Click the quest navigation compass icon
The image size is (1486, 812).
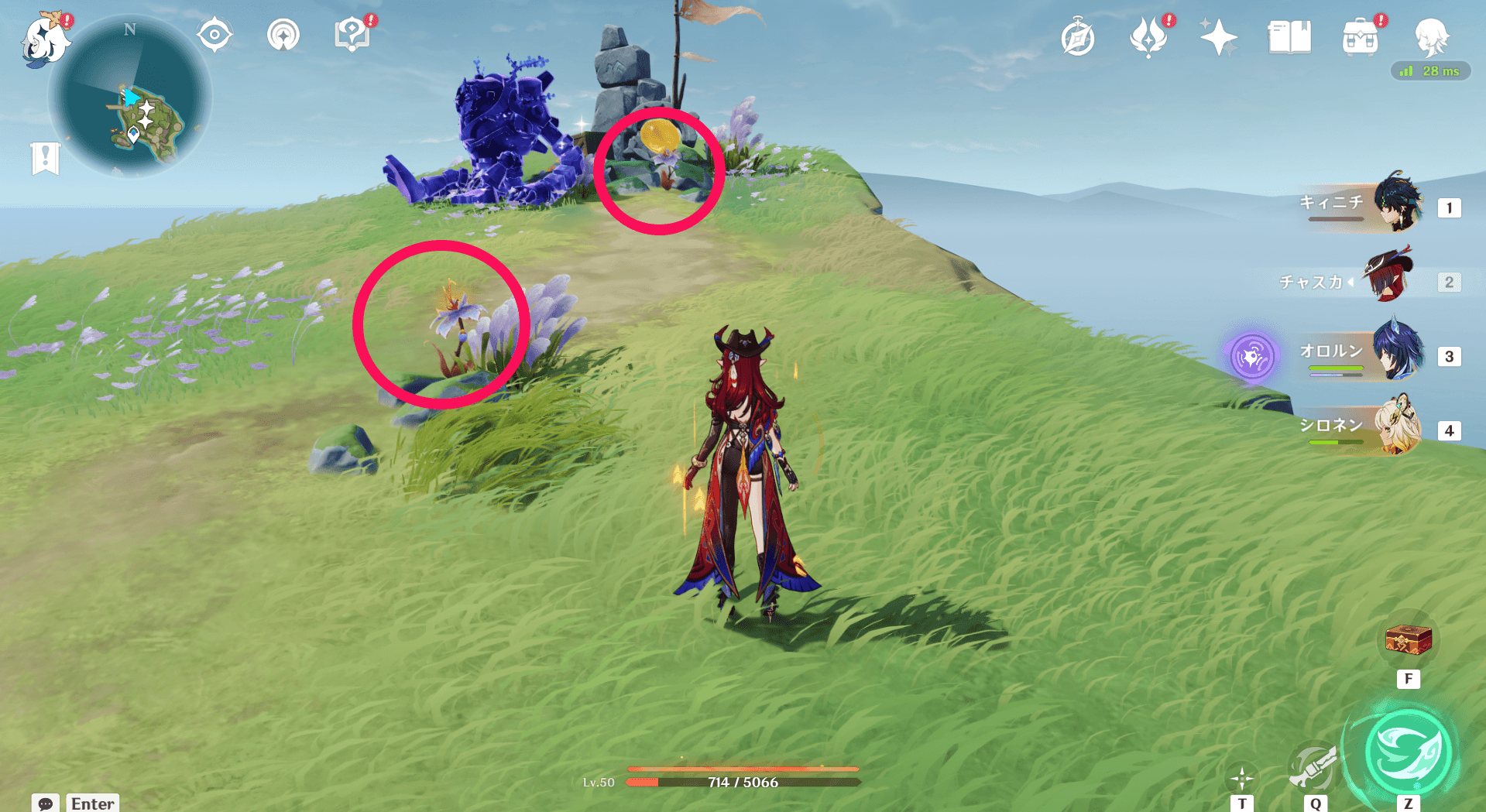pyautogui.click(x=214, y=33)
